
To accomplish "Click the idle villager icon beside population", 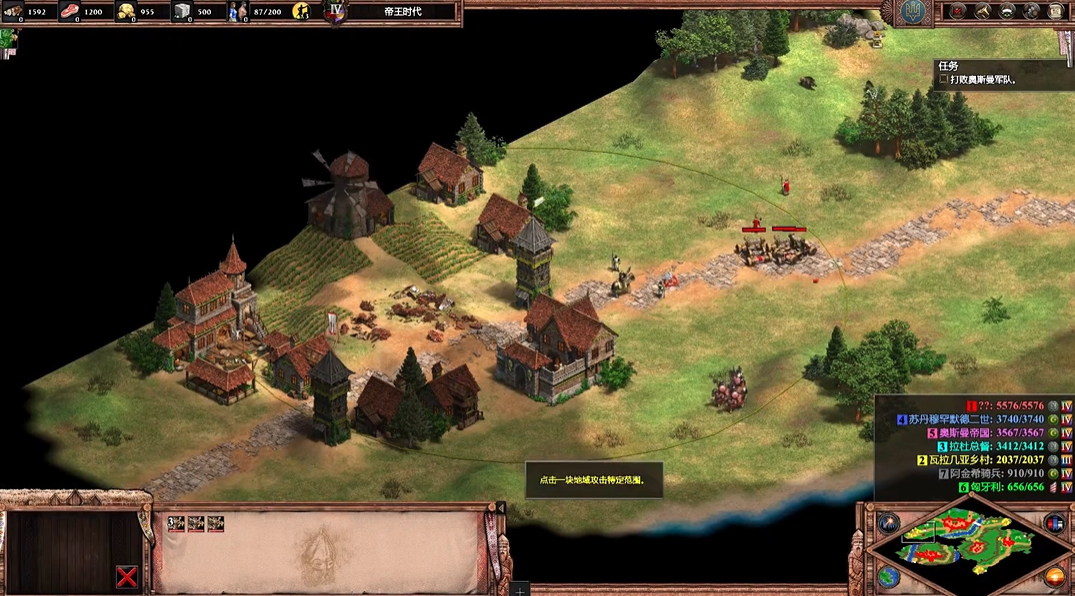I will click(x=301, y=12).
